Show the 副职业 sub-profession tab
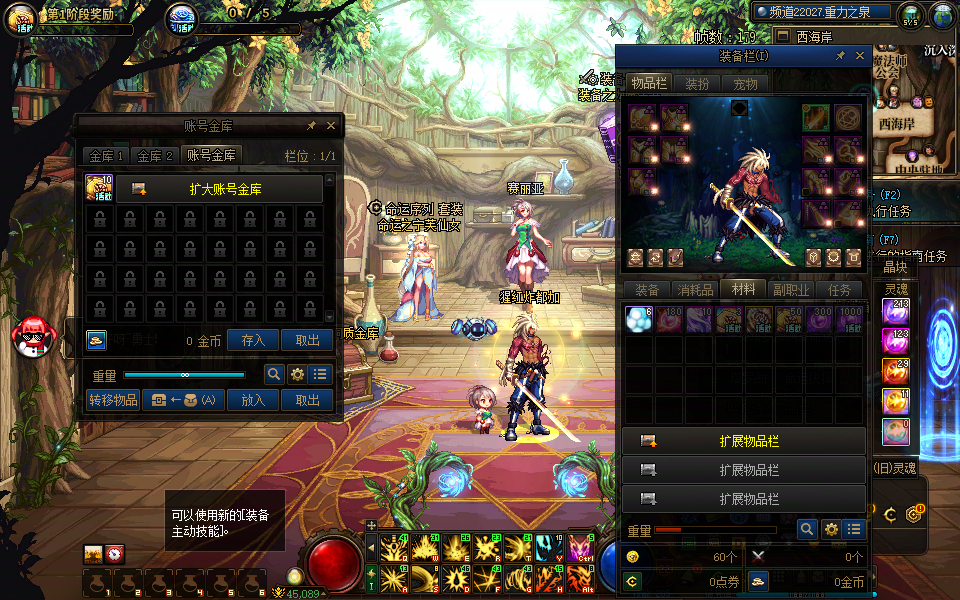 pos(790,290)
